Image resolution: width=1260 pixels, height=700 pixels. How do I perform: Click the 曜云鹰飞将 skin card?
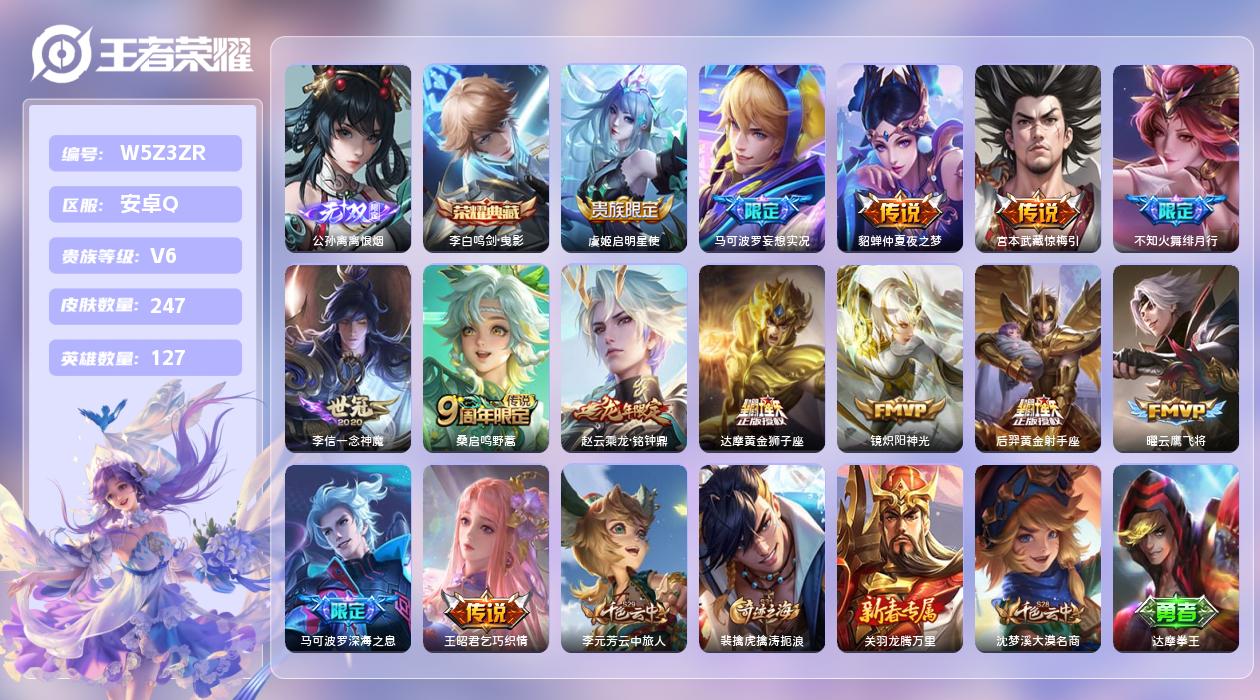1176,358
